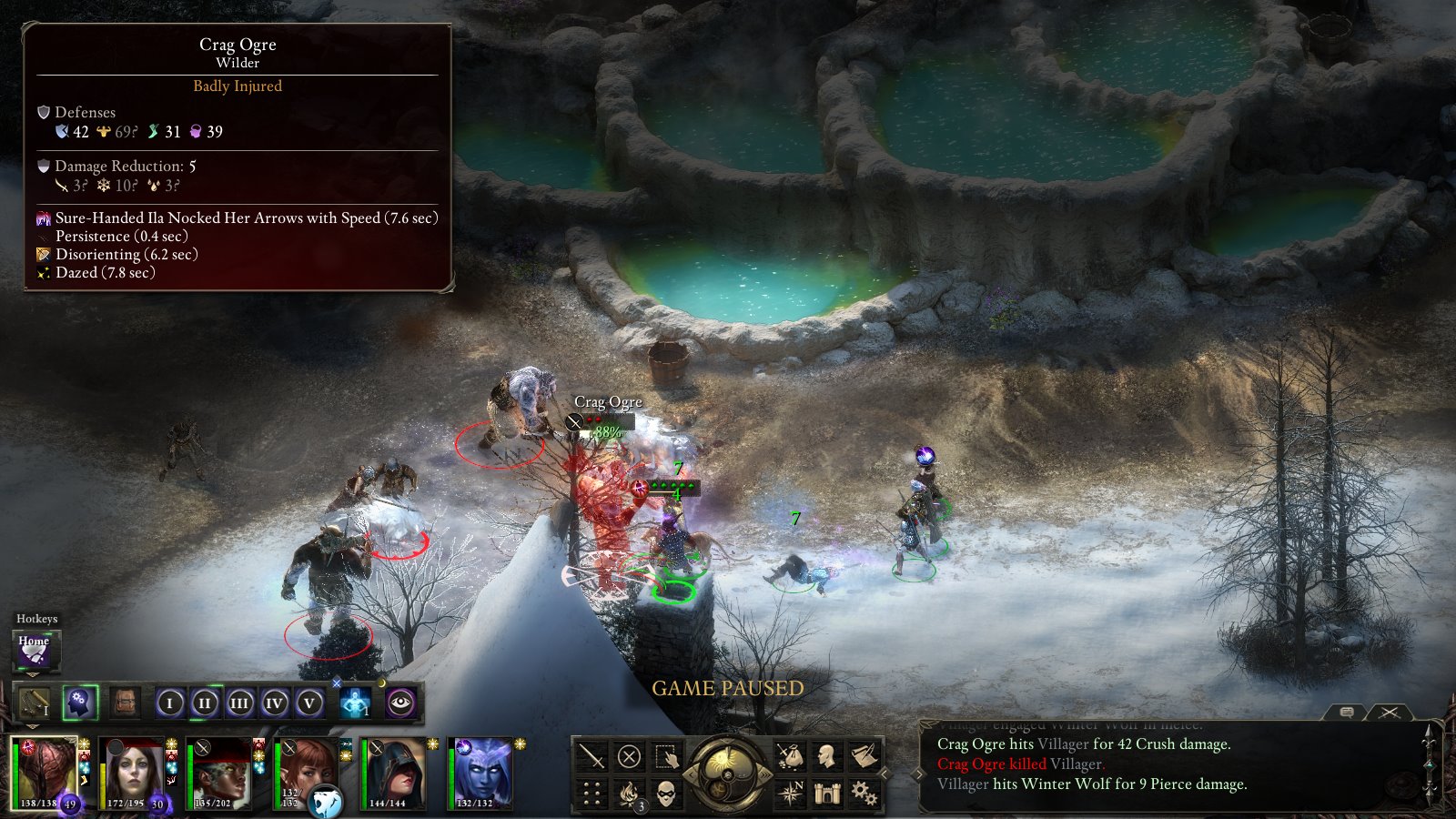The image size is (1456, 819).
Task: Open options with the gears button
Action: (x=864, y=794)
